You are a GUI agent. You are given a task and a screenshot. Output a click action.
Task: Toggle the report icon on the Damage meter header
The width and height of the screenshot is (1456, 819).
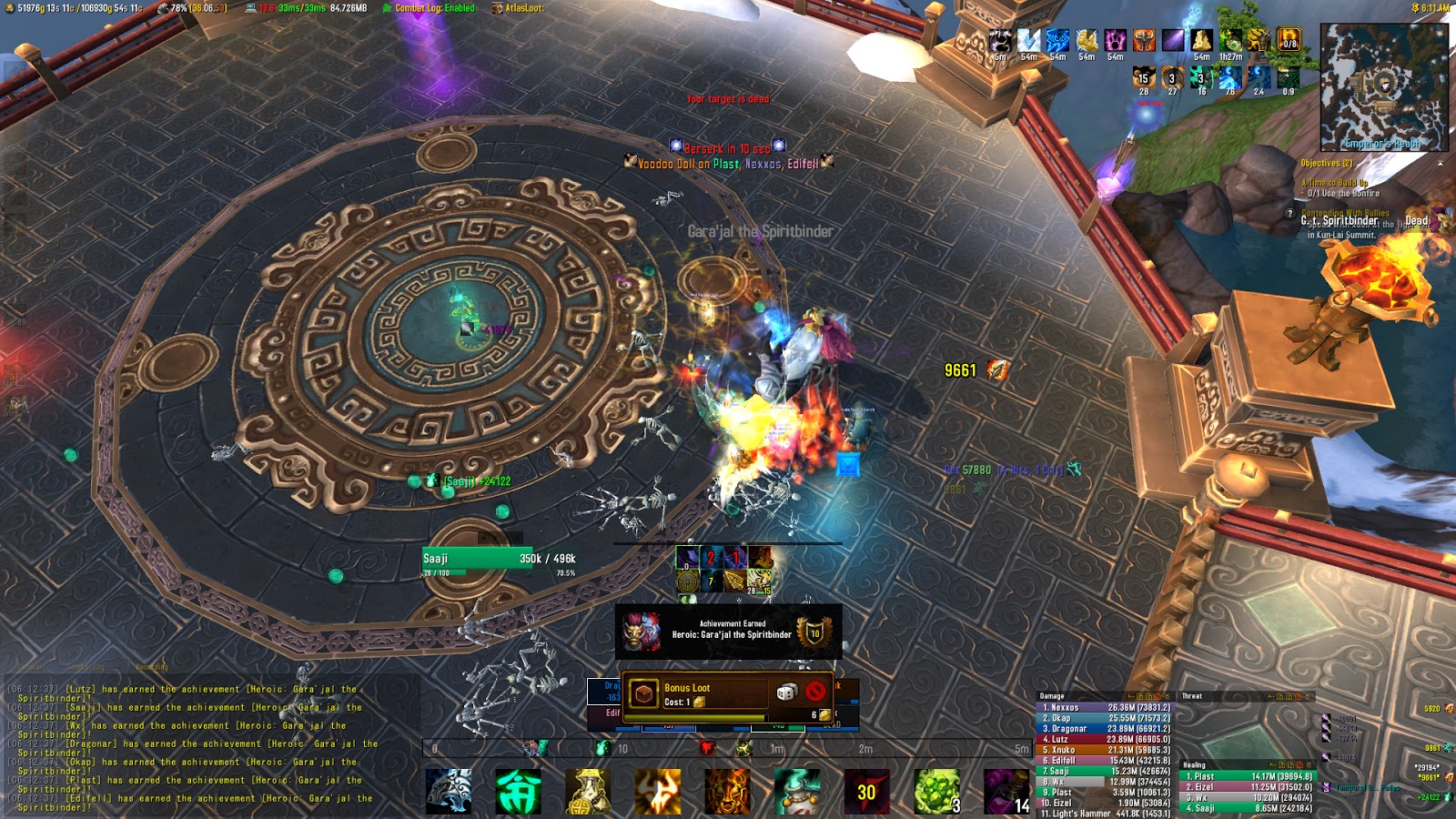(x=1158, y=696)
